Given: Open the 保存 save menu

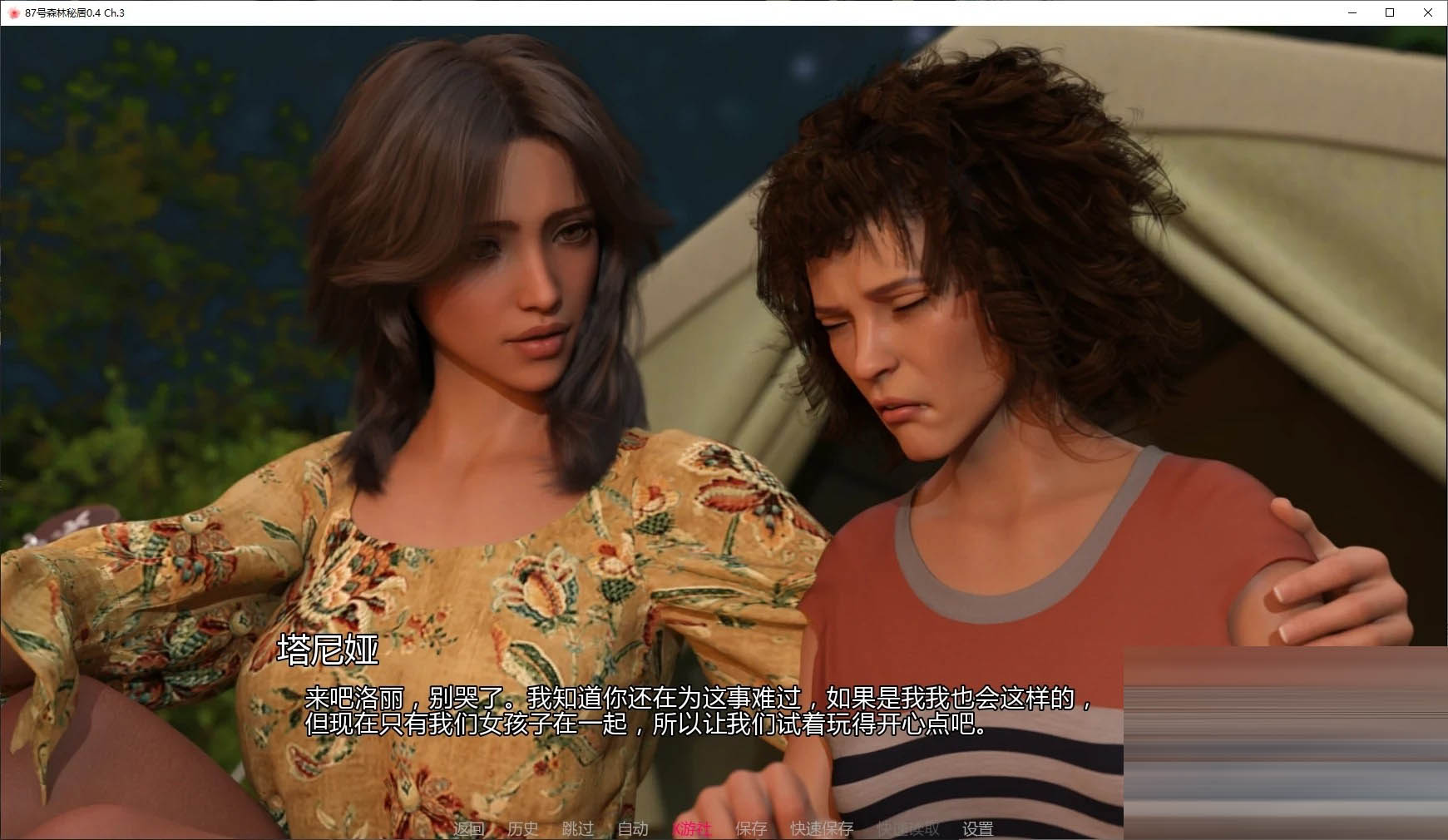Looking at the screenshot, I should [x=751, y=828].
